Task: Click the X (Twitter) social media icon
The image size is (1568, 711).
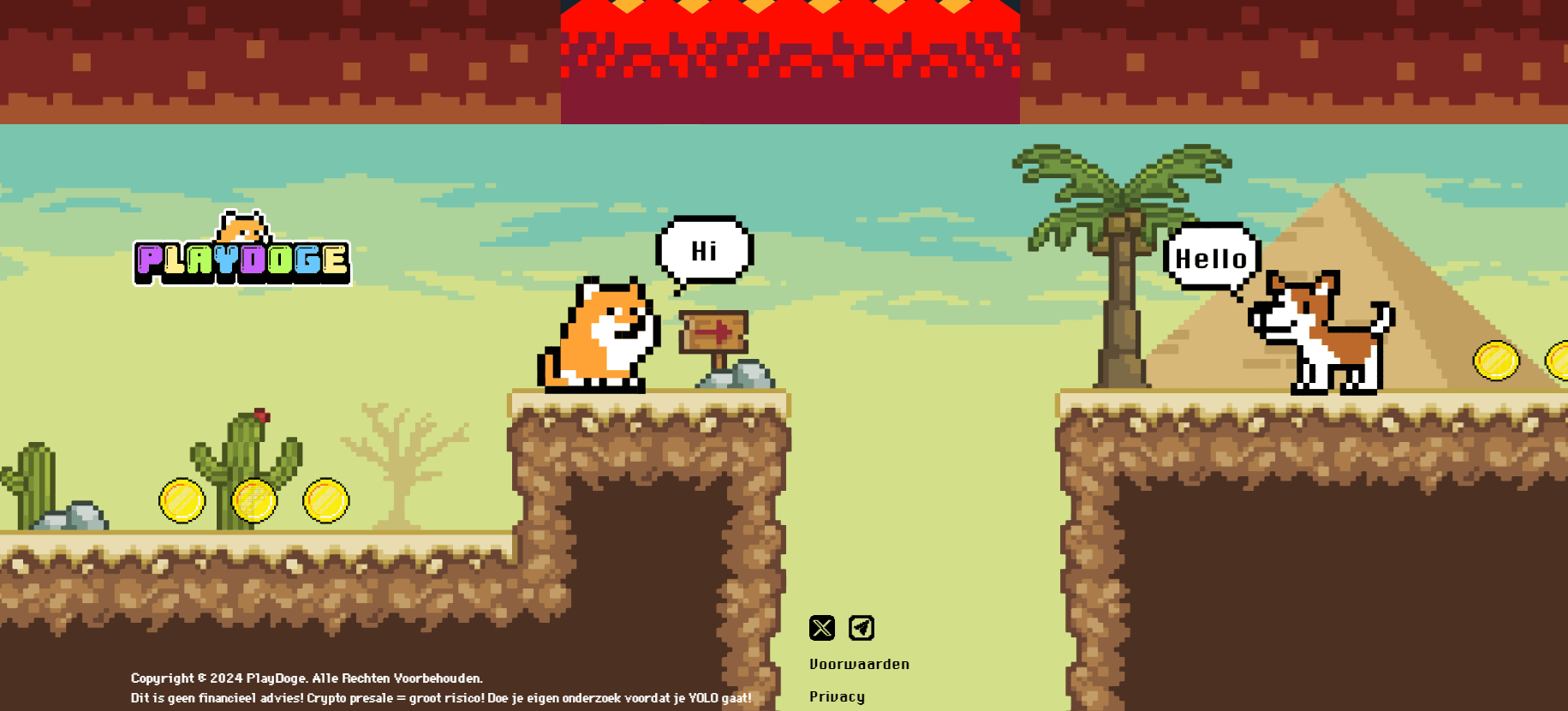Action: coord(822,630)
